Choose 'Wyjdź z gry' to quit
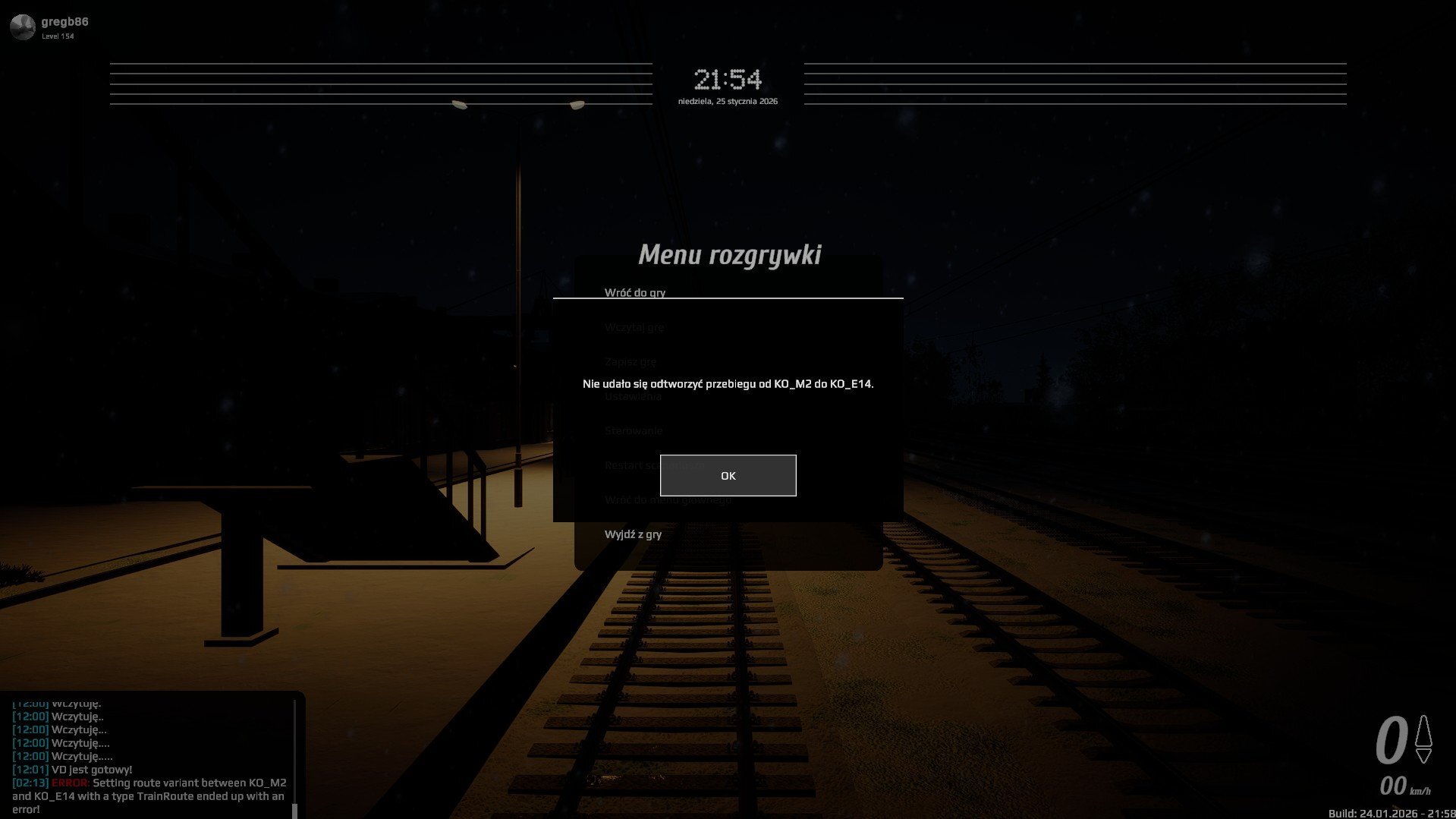Viewport: 1456px width, 819px height. (633, 534)
